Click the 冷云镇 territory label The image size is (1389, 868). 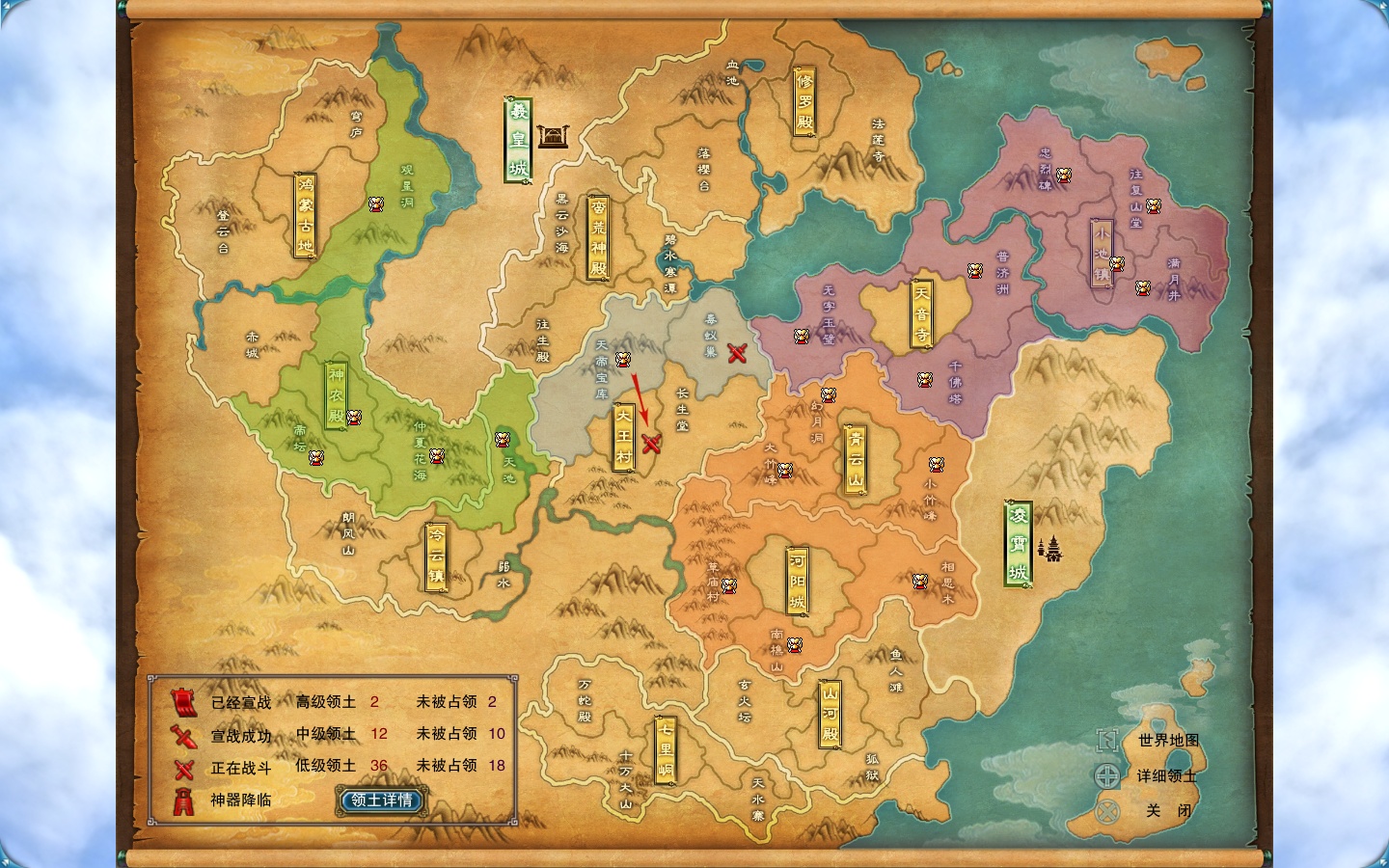click(437, 556)
